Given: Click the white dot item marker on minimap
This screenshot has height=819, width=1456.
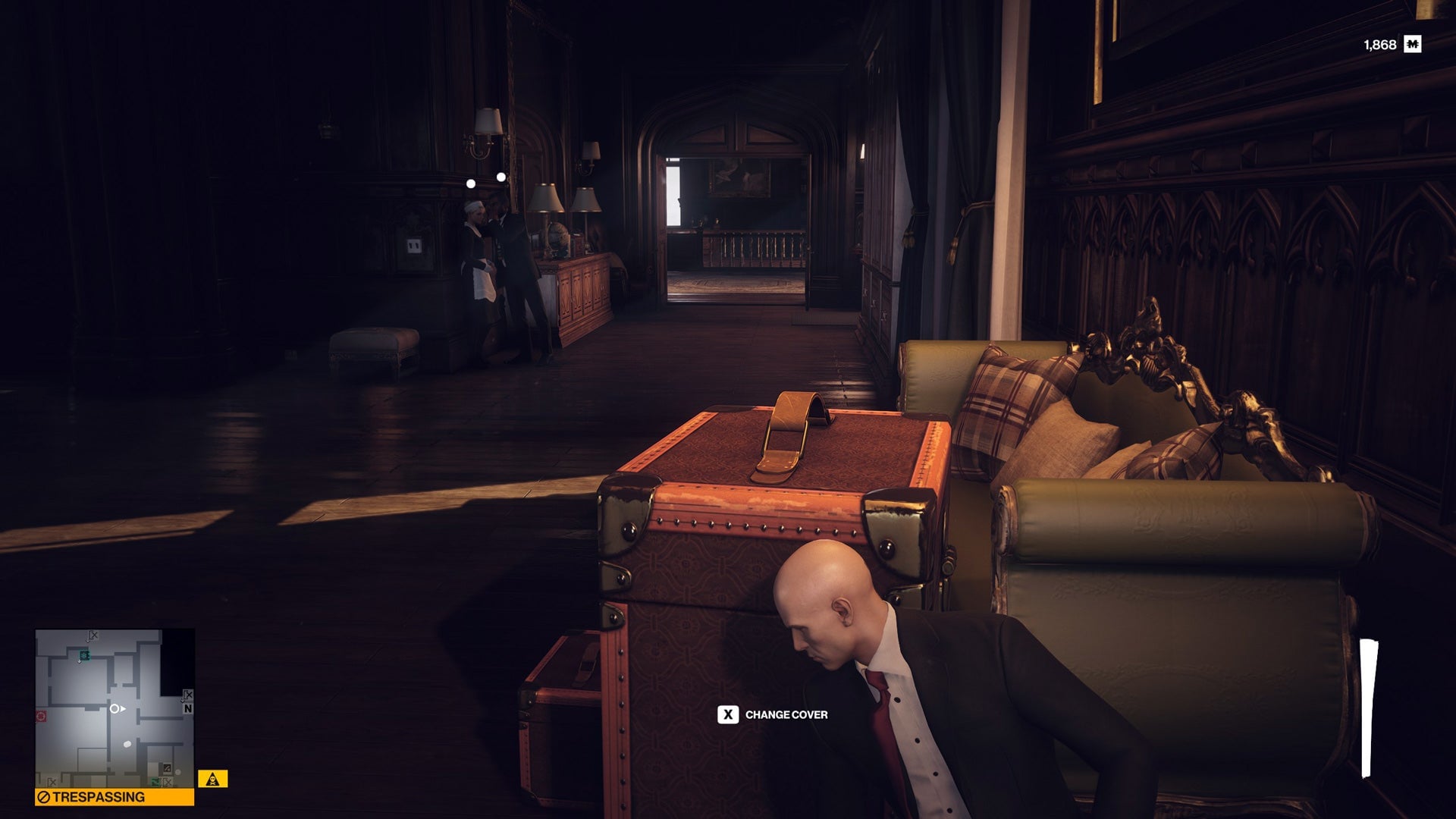Looking at the screenshot, I should (127, 745).
